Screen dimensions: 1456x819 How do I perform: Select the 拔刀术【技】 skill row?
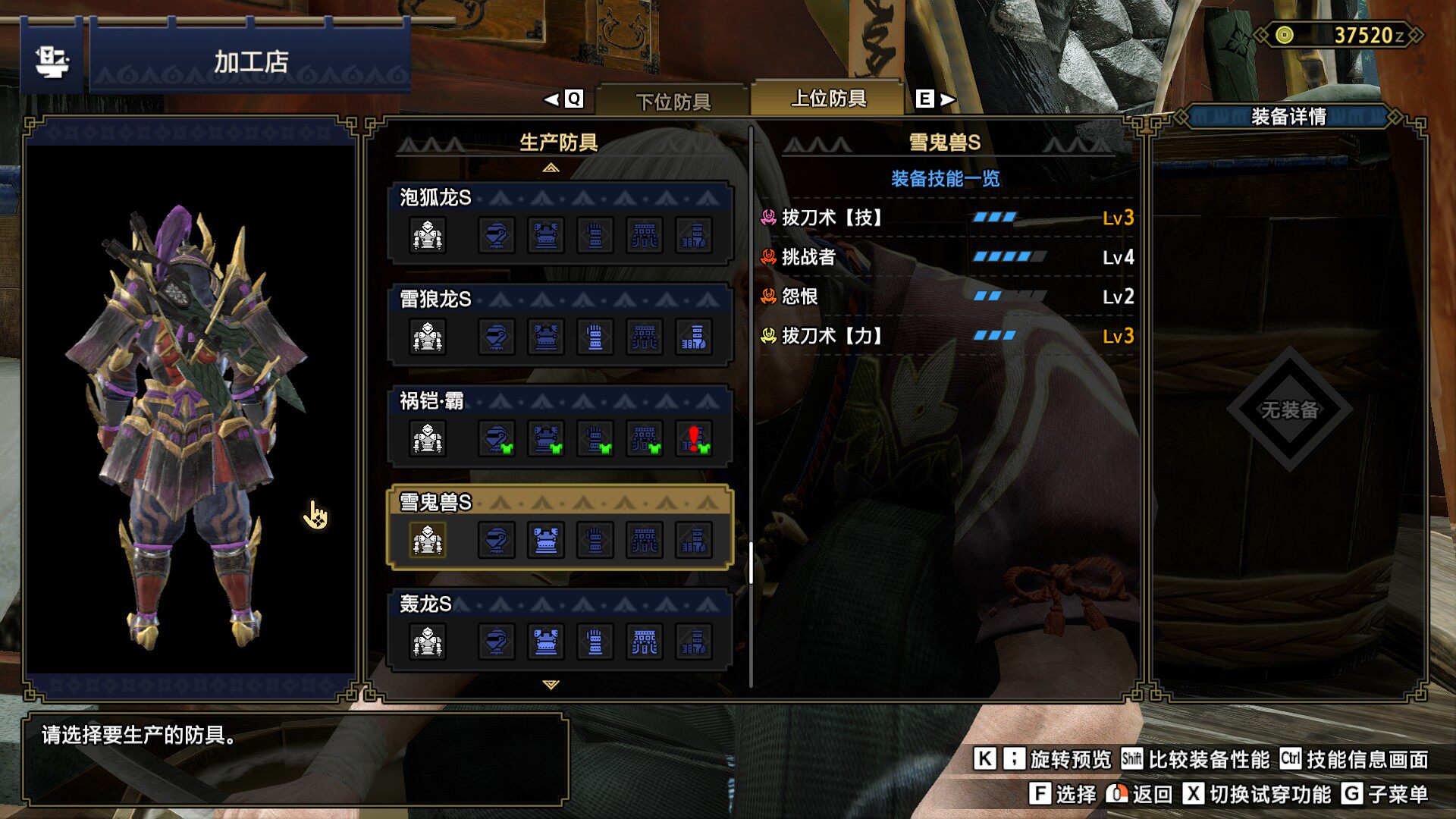[x=946, y=218]
